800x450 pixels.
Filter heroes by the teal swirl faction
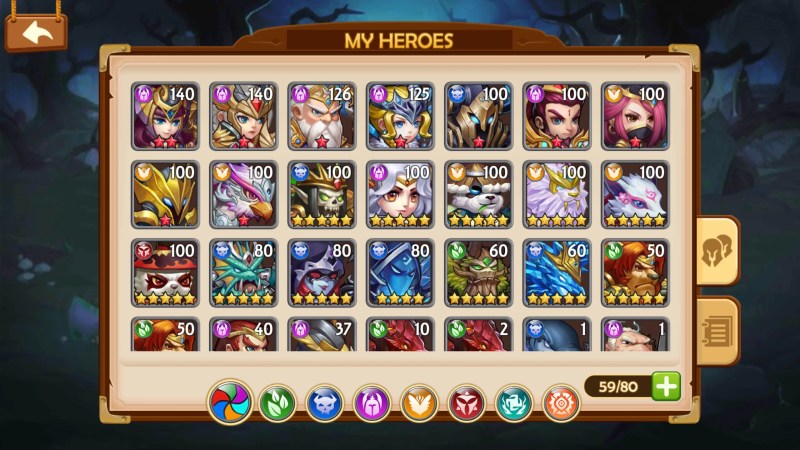click(x=514, y=404)
